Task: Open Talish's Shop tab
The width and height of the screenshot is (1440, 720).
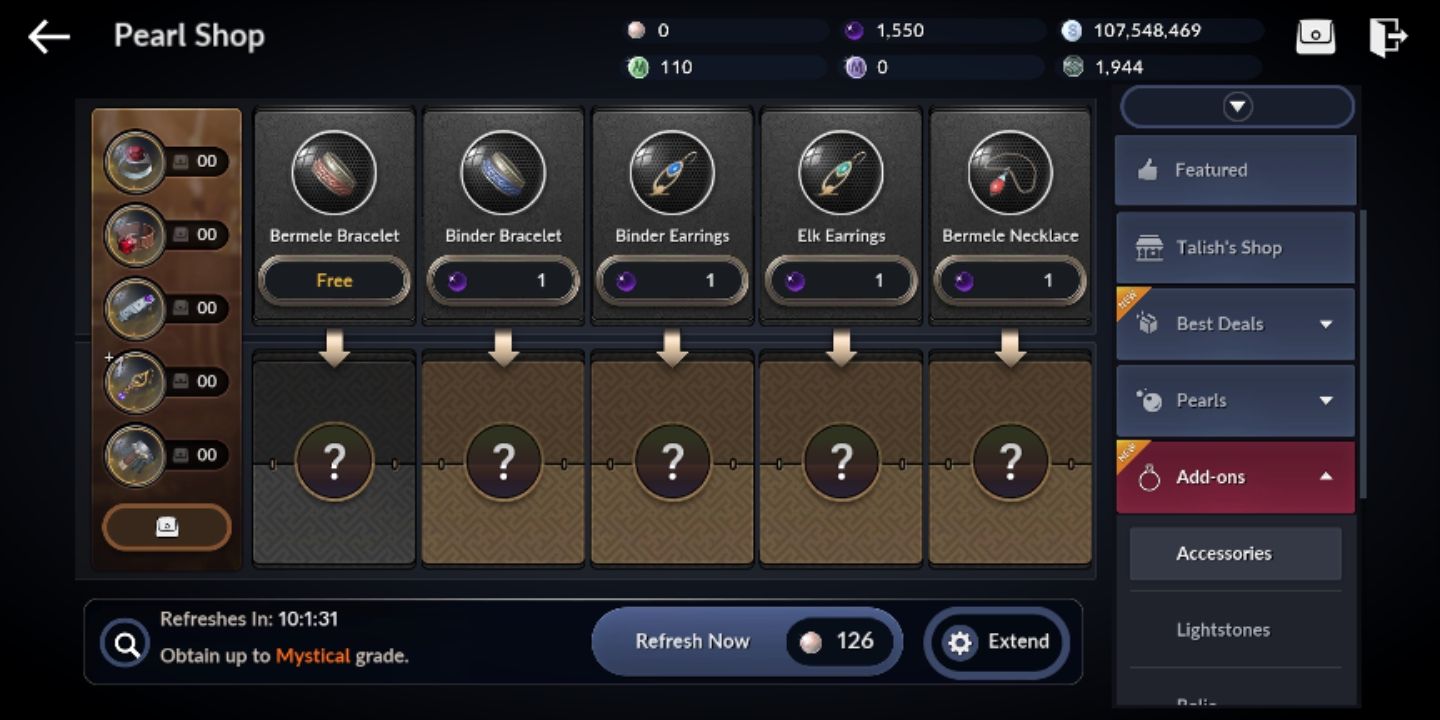Action: 1234,247
